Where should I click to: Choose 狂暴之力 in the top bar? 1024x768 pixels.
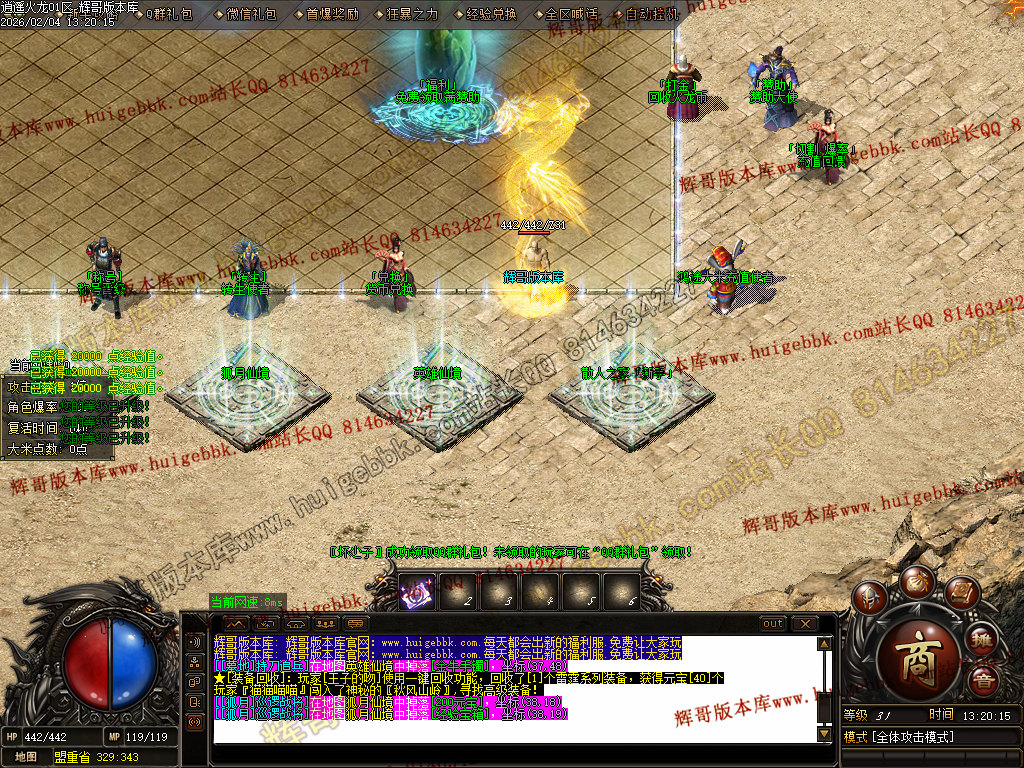coord(412,14)
